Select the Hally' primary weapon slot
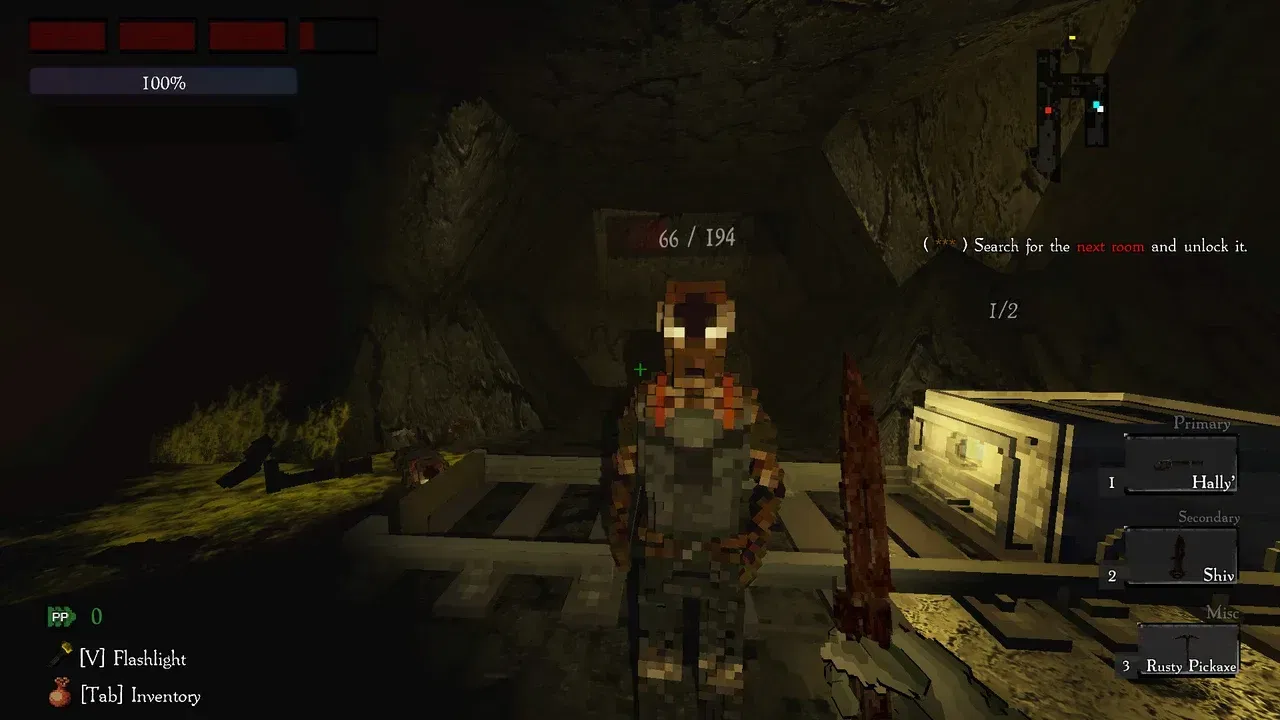The image size is (1280, 720). pyautogui.click(x=1181, y=465)
